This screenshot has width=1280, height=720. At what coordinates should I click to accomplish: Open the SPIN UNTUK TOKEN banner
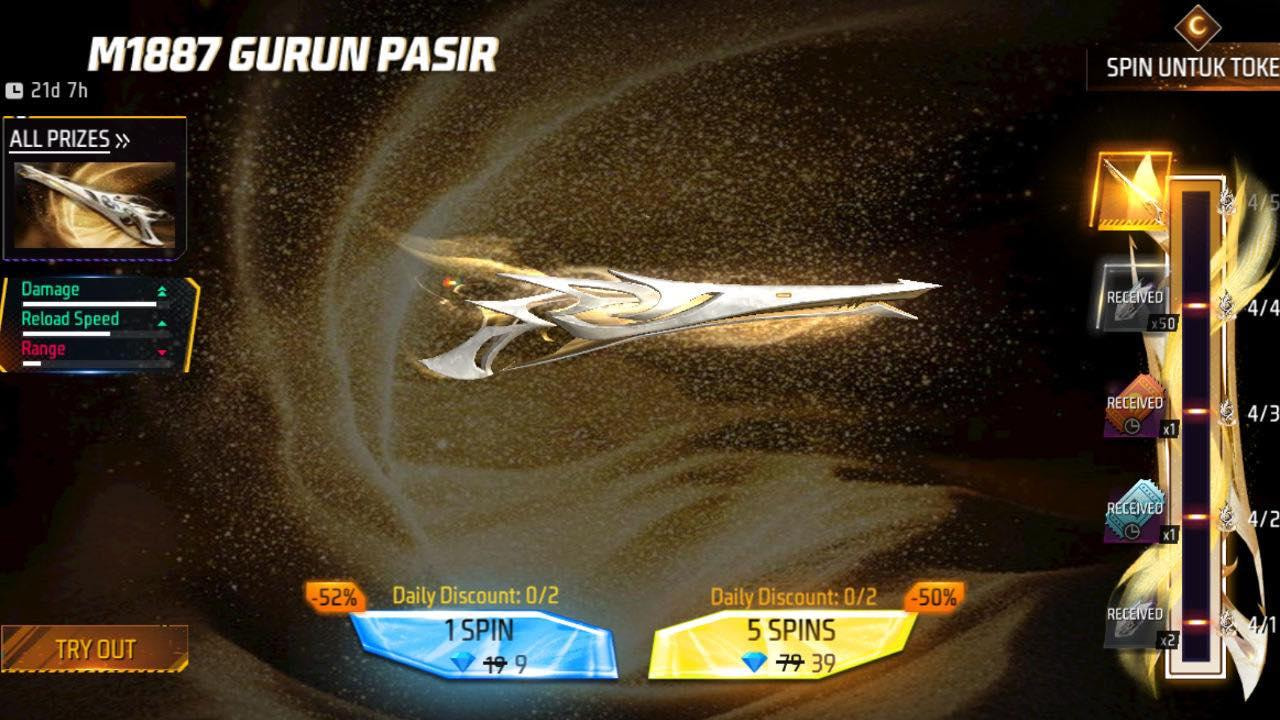(1190, 66)
